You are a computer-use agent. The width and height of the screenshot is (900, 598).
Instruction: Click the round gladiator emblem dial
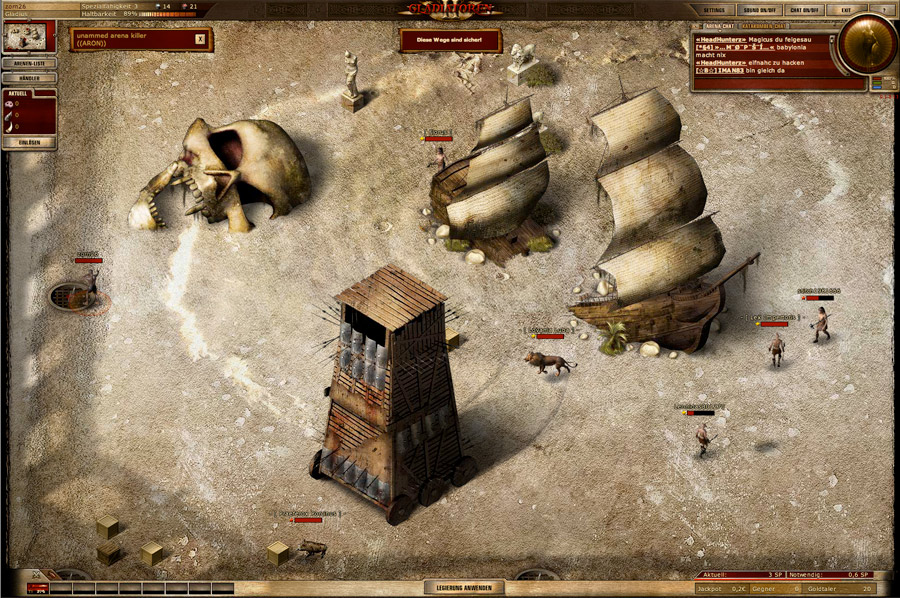pyautogui.click(x=866, y=43)
